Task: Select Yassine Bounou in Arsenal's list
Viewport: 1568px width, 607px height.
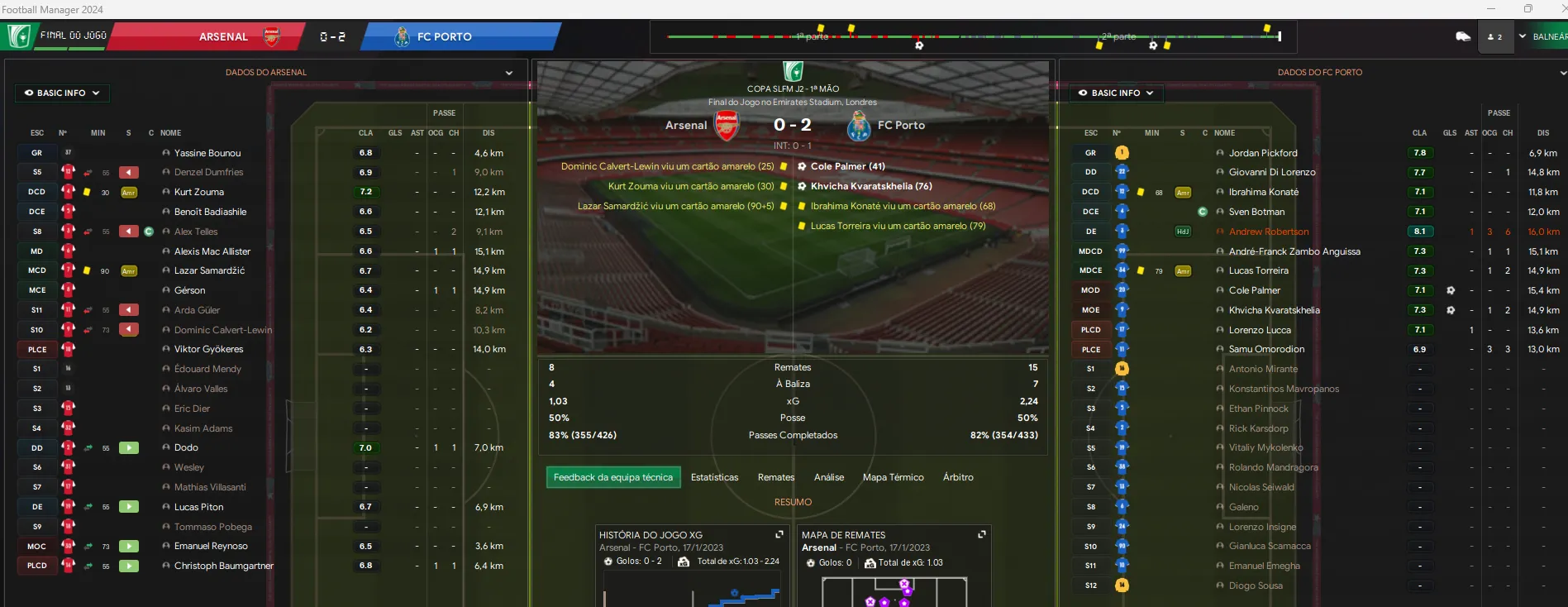Action: tap(207, 153)
